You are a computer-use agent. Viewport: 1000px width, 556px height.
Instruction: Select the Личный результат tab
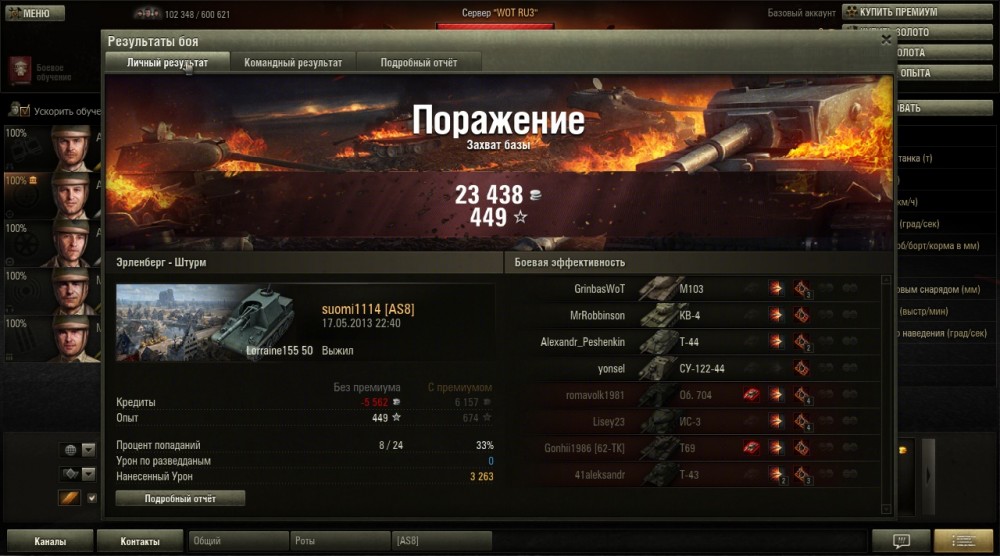tap(167, 63)
